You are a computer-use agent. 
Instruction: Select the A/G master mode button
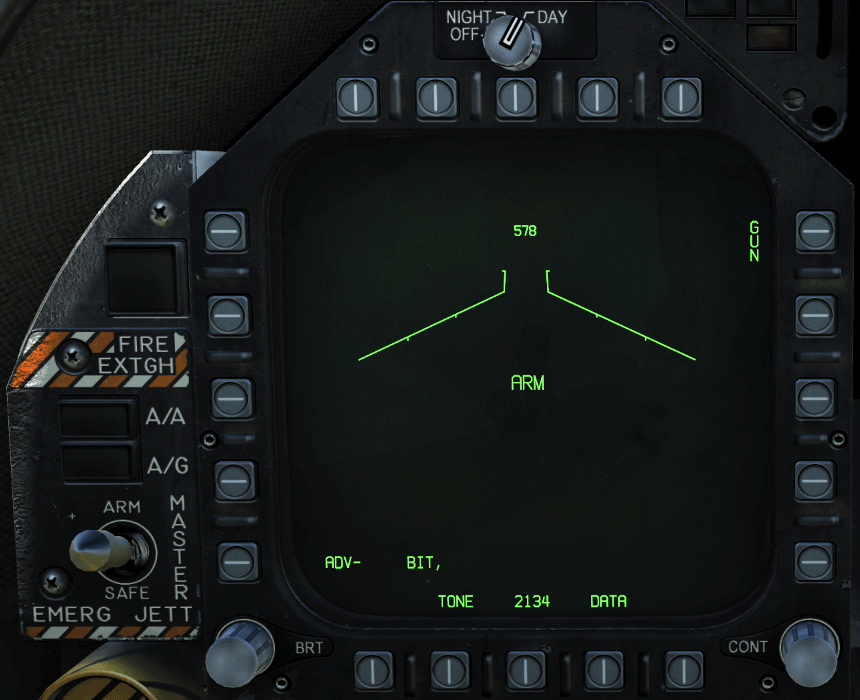coord(96,463)
